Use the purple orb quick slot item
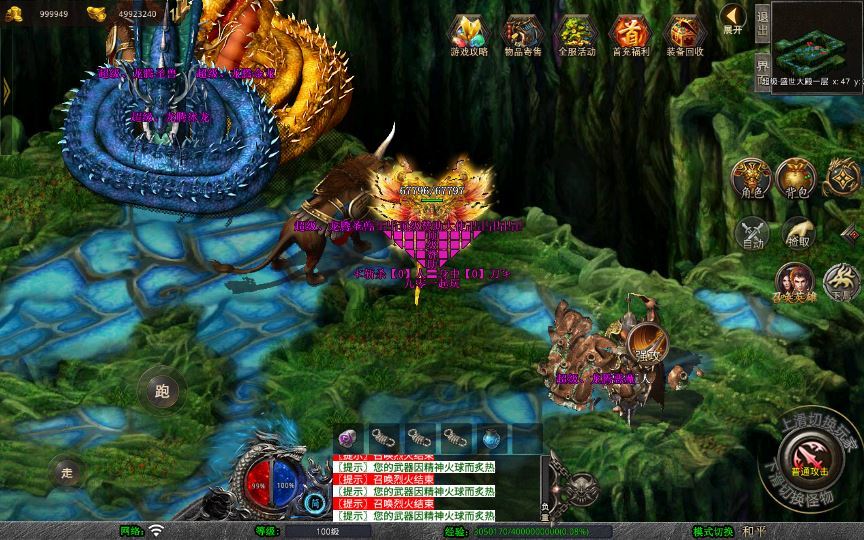Screen dimensions: 864x540 pyautogui.click(x=349, y=437)
